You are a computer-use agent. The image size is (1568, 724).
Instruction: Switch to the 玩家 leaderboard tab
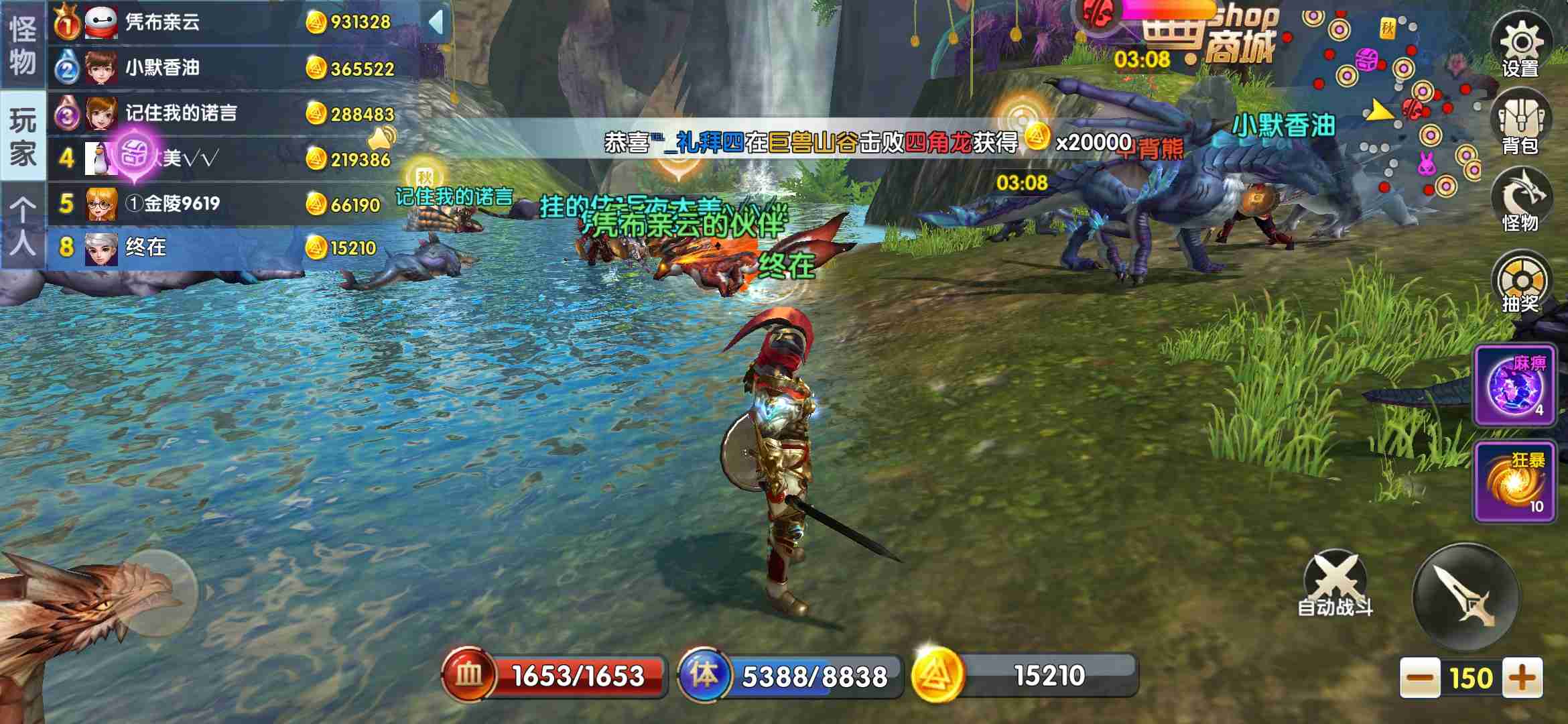(x=23, y=136)
